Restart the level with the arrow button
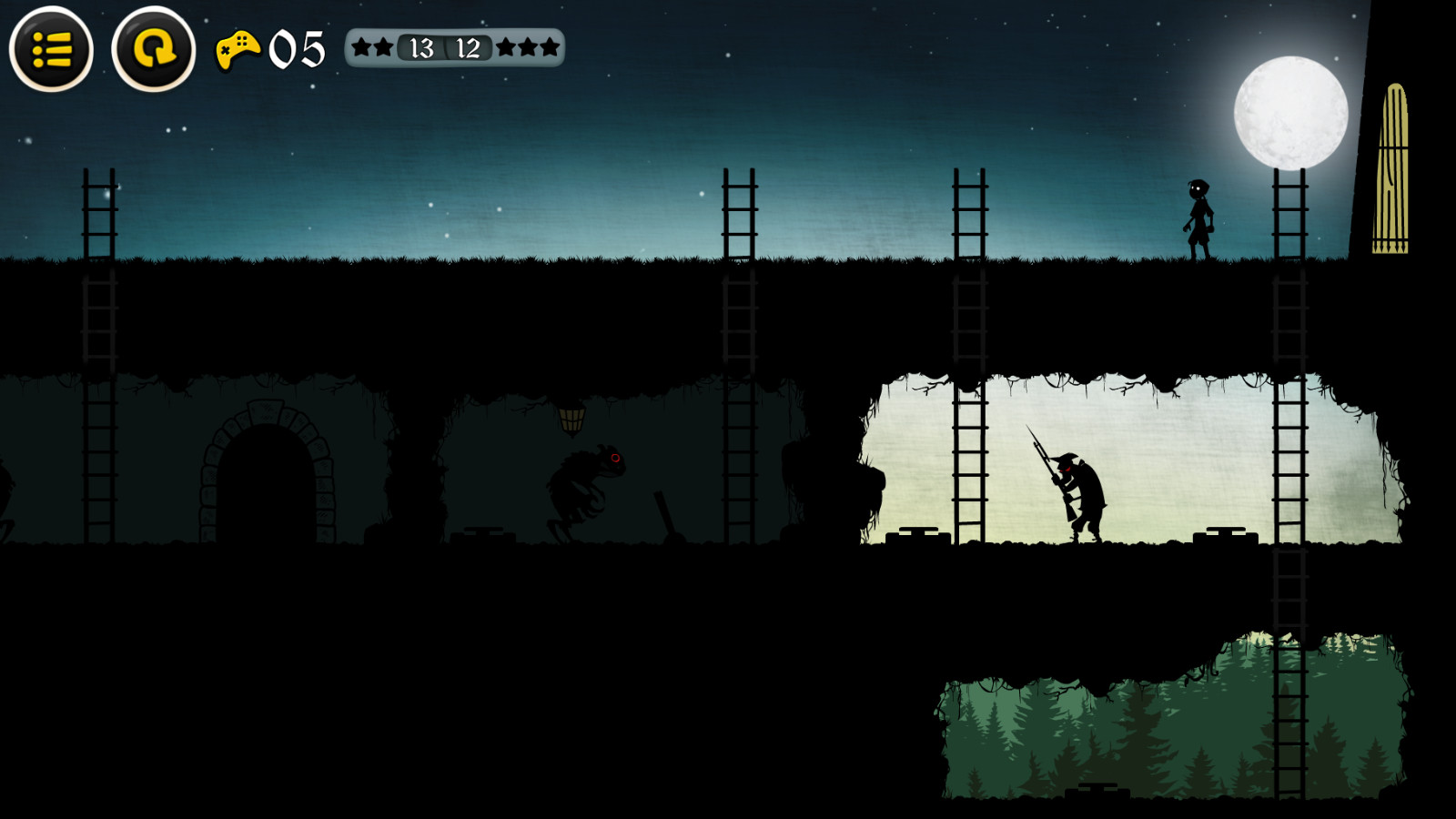The height and width of the screenshot is (819, 1456). [x=154, y=49]
